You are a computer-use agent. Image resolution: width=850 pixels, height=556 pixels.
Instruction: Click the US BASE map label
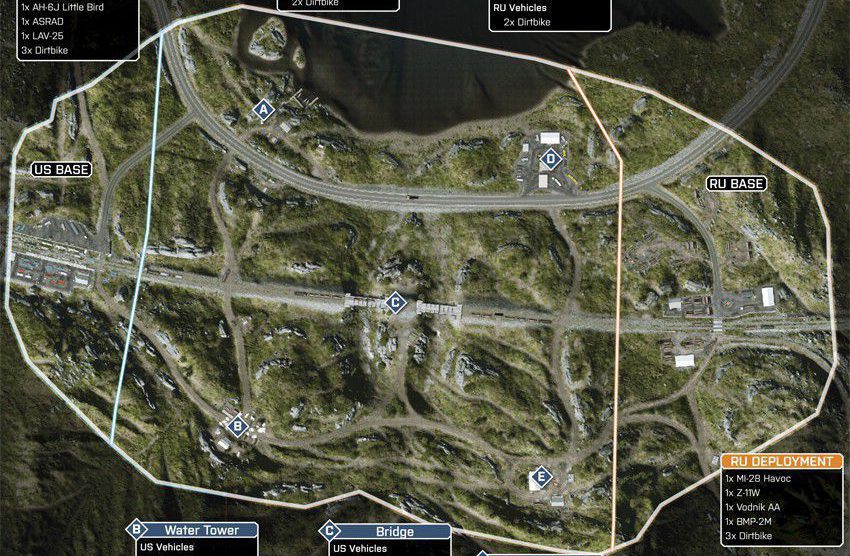[61, 170]
